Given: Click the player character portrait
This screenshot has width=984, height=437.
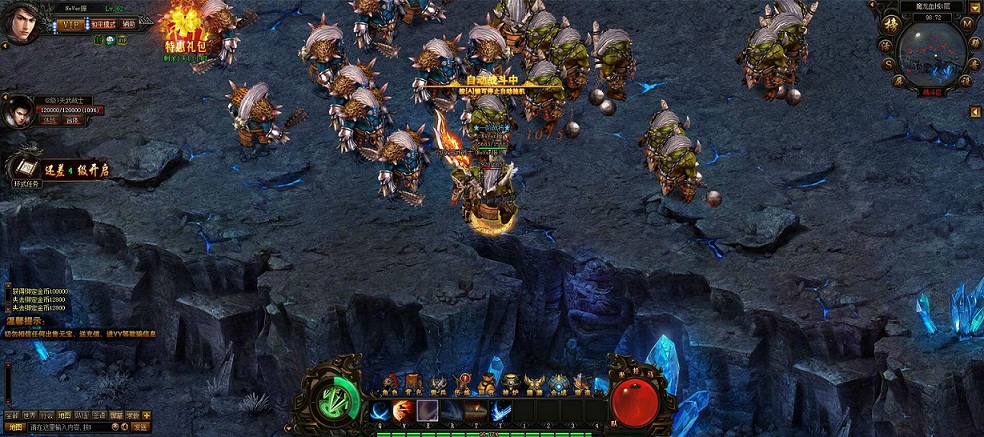Looking at the screenshot, I should pyautogui.click(x=20, y=22).
